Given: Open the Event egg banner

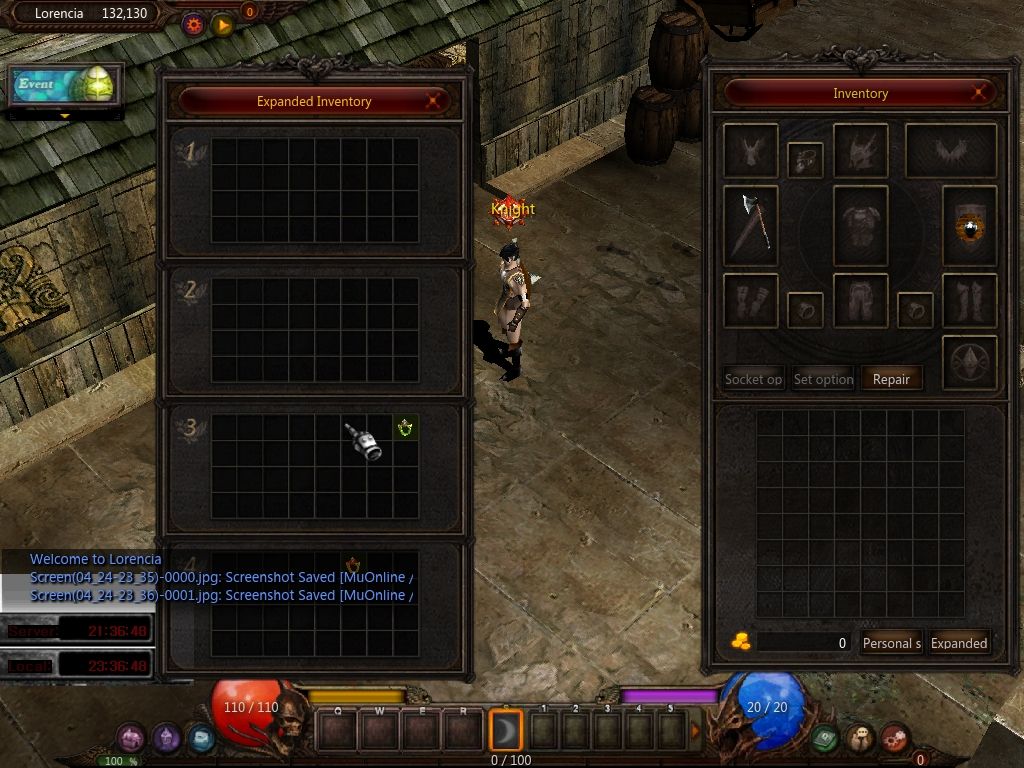Looking at the screenshot, I should (66, 86).
